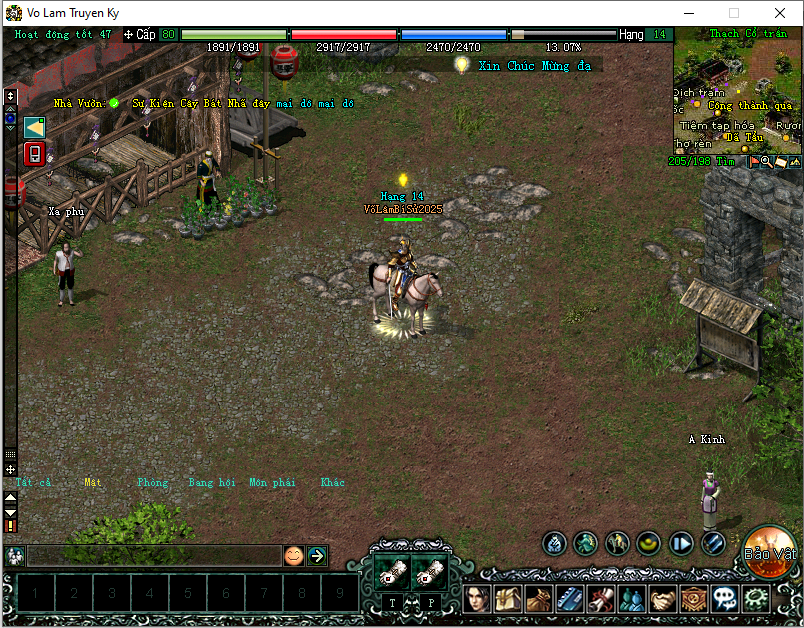Click the red mobile phone button

[x=34, y=154]
